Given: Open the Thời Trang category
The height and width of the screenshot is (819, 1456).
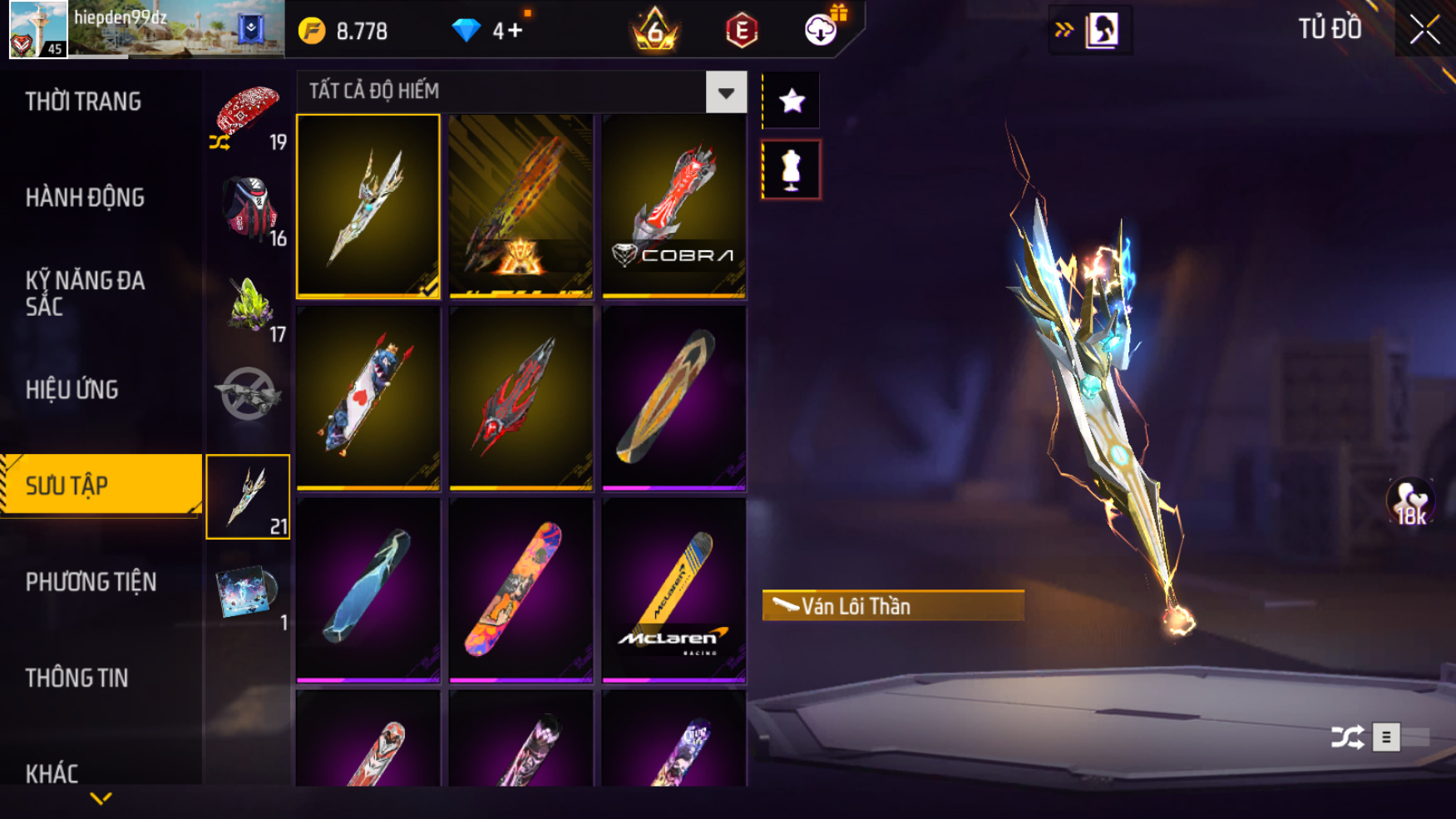Looking at the screenshot, I should click(x=83, y=101).
